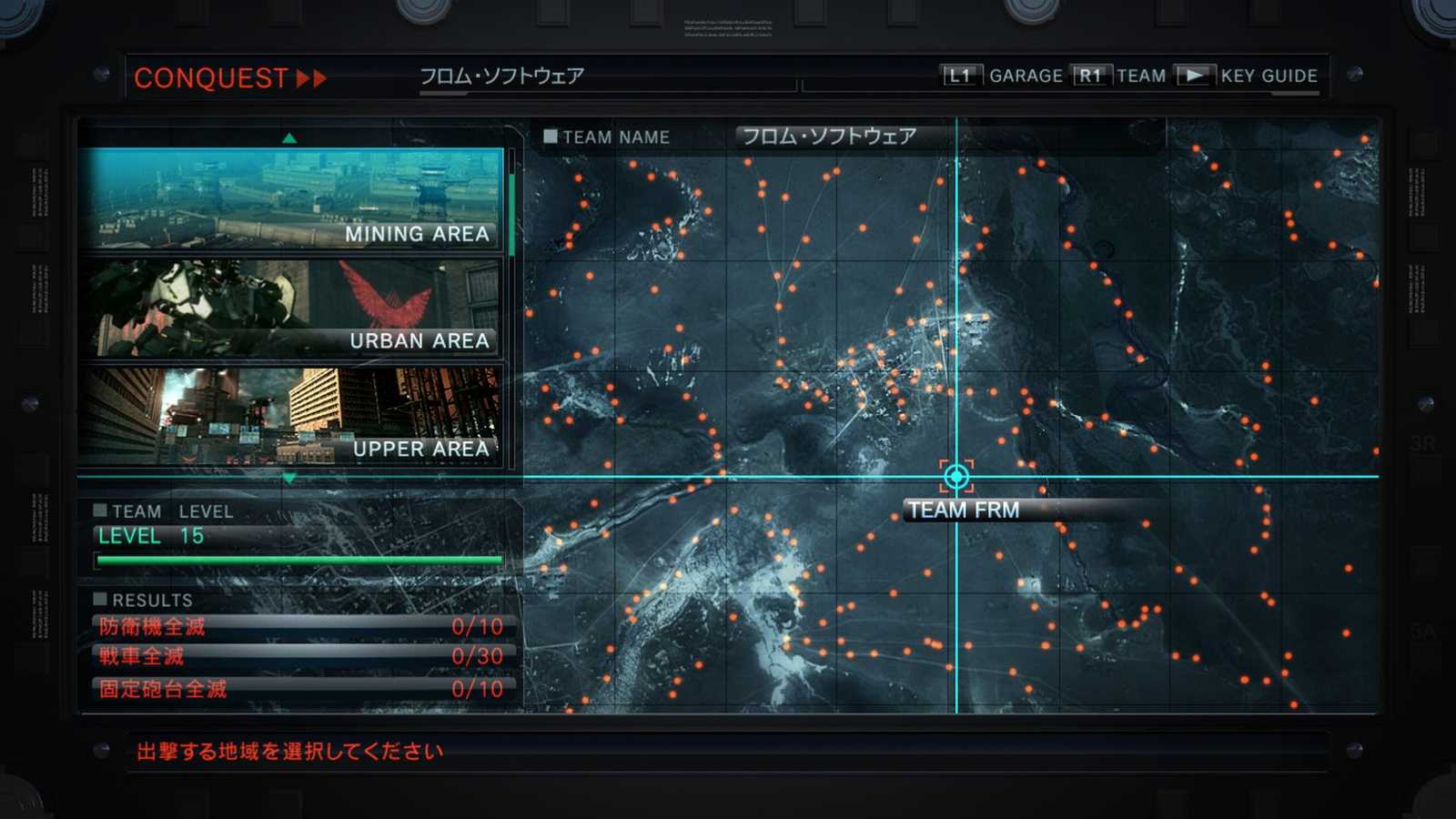Open the Team screen via the R1 icon
Image resolution: width=1456 pixels, height=819 pixels.
click(1089, 75)
